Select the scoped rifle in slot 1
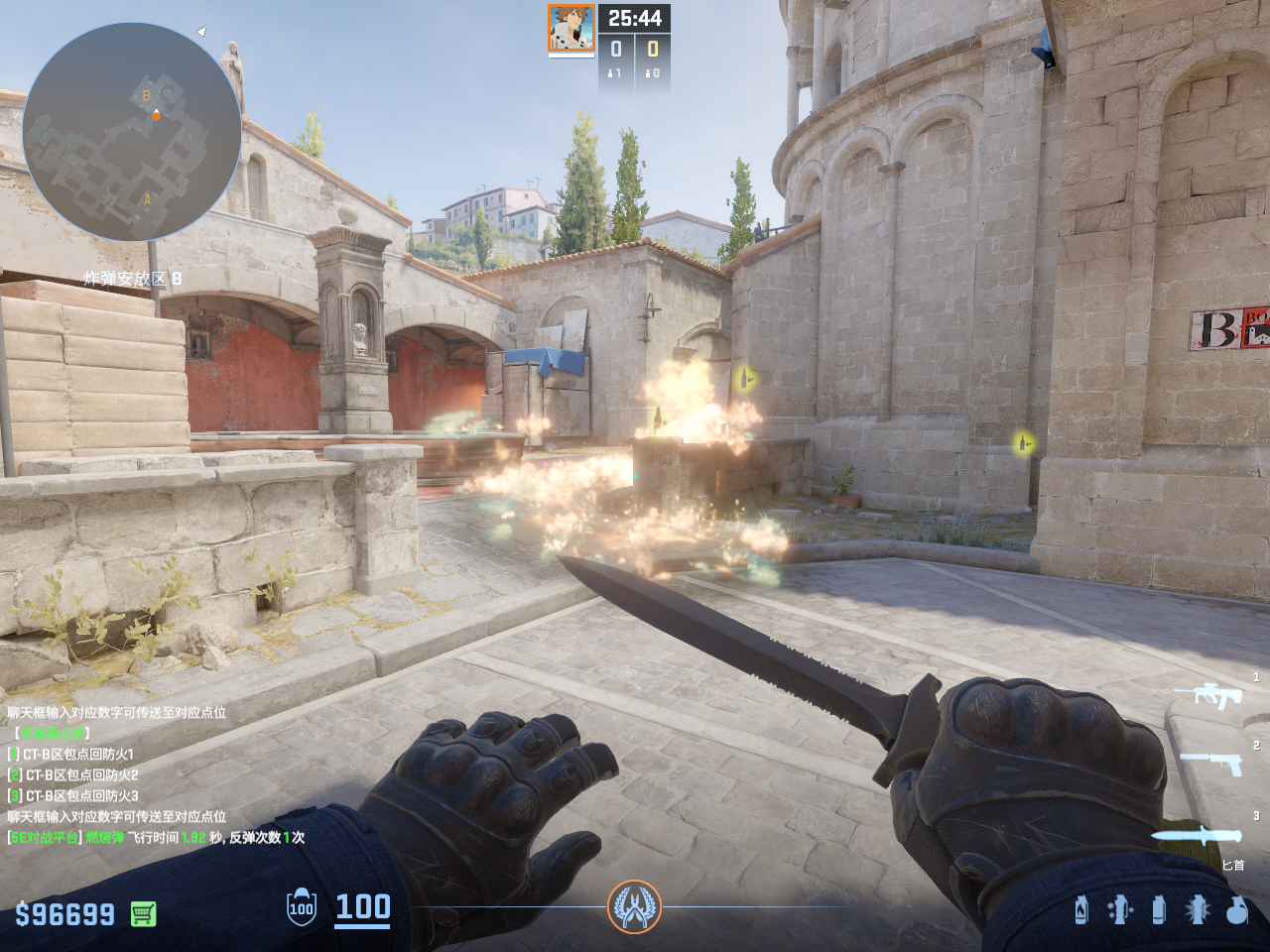1270x952 pixels. click(x=1208, y=695)
